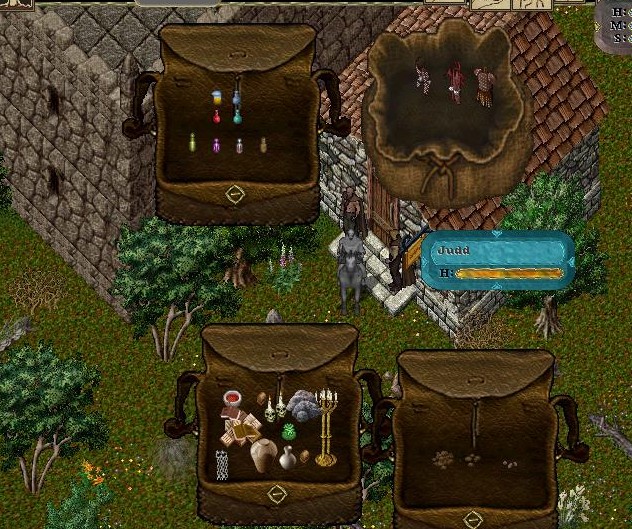Pick the small white jug

point(288,457)
